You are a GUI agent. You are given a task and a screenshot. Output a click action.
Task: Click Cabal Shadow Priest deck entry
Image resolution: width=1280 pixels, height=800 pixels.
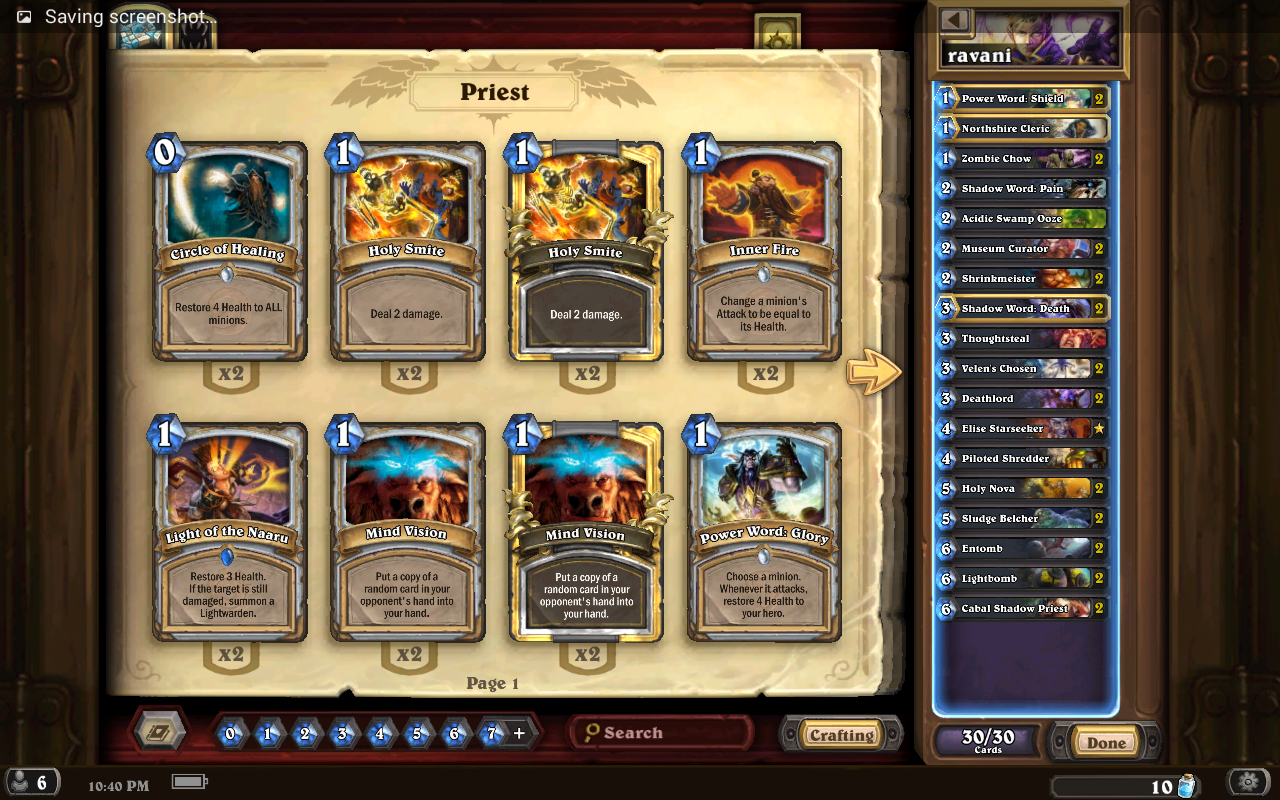click(1022, 609)
